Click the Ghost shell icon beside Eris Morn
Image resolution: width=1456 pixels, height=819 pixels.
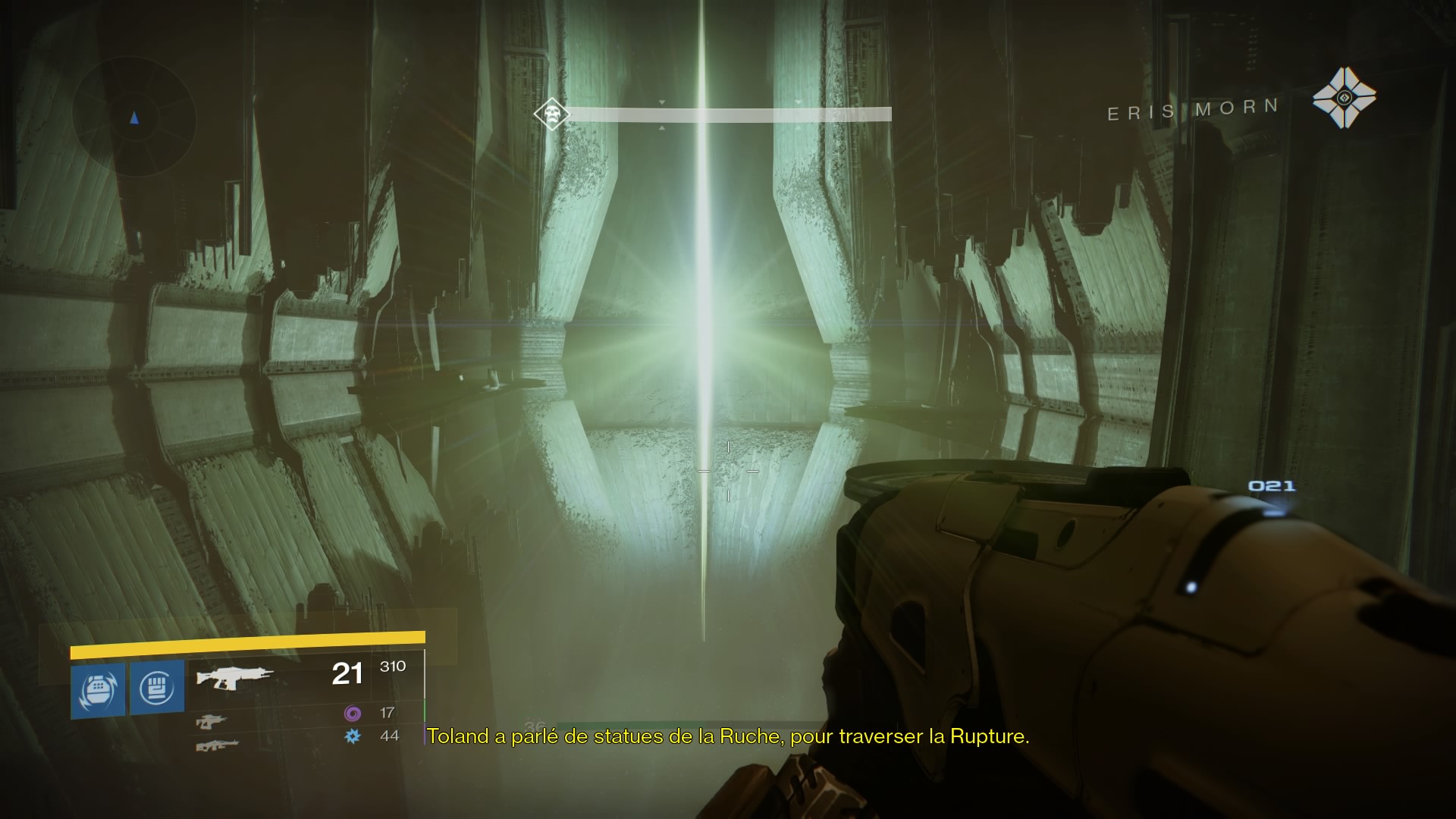tap(1344, 98)
